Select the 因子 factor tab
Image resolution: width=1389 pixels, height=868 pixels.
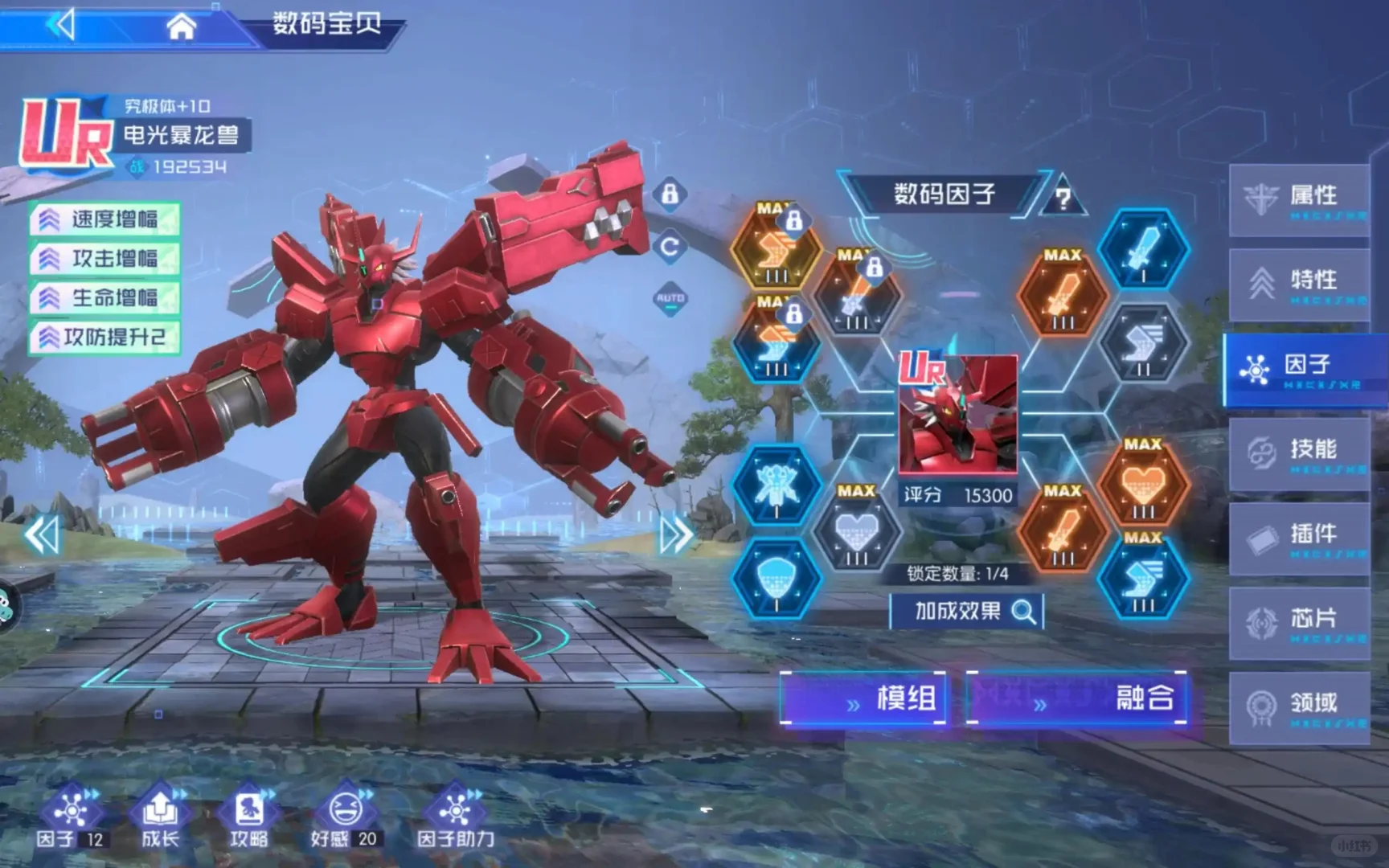point(1303,368)
